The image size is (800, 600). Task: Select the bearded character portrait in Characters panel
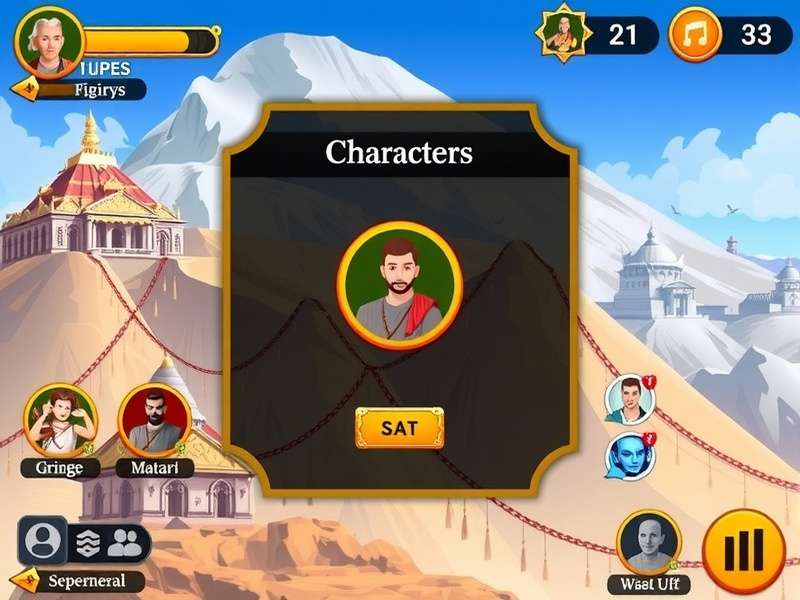click(400, 278)
